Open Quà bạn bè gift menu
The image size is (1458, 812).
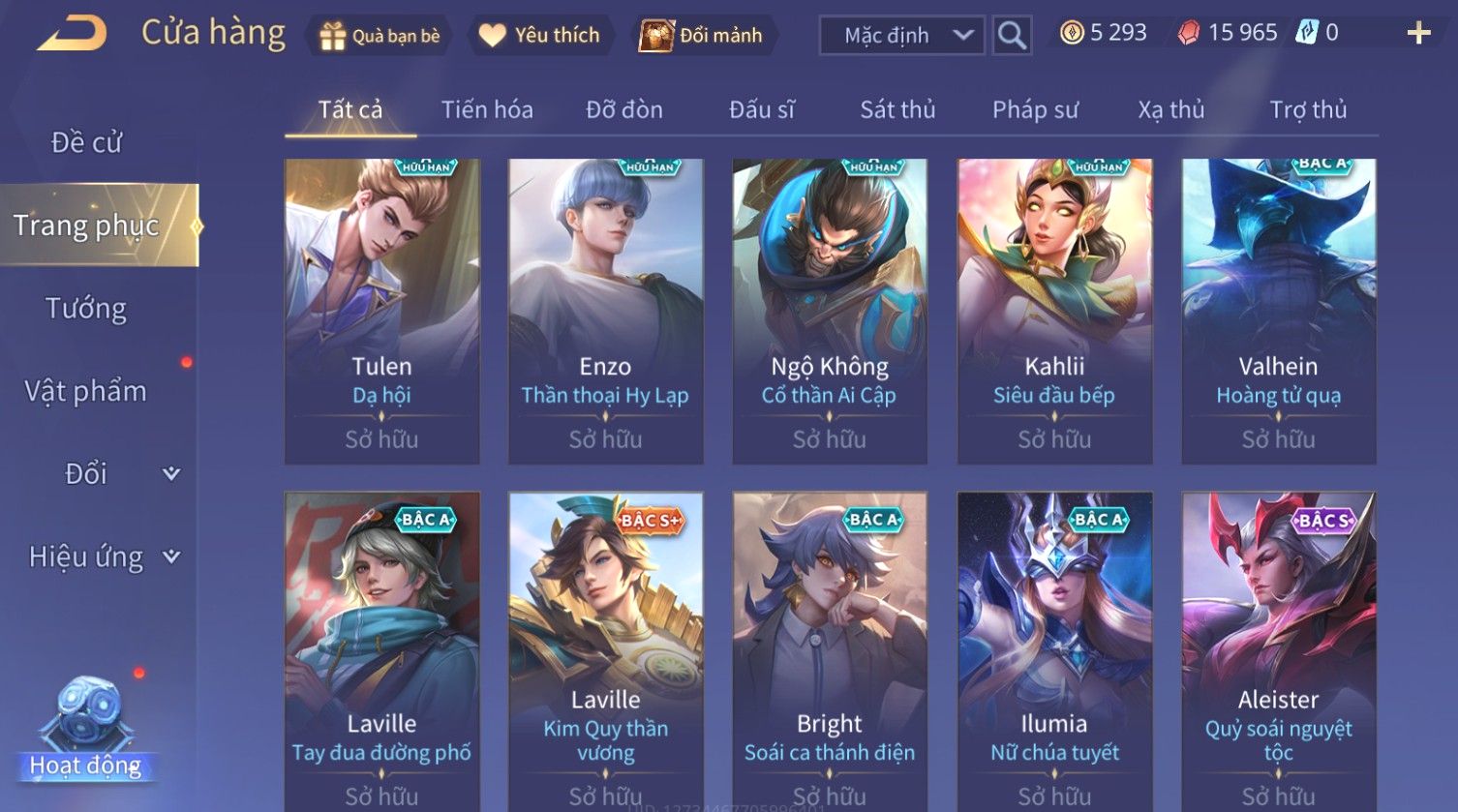pos(380,36)
